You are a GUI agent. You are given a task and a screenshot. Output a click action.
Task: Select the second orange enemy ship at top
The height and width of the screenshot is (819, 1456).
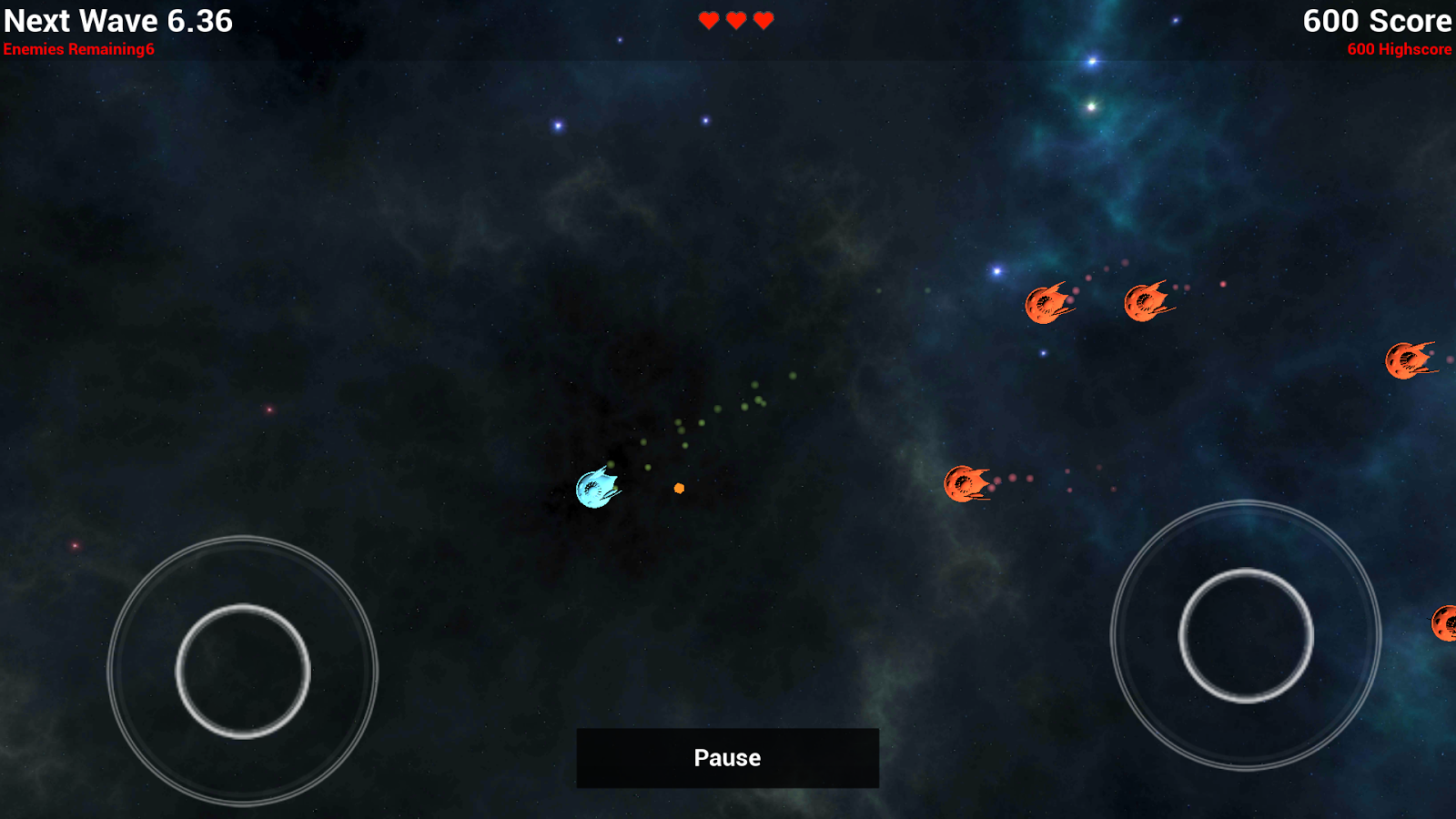pyautogui.click(x=1147, y=300)
